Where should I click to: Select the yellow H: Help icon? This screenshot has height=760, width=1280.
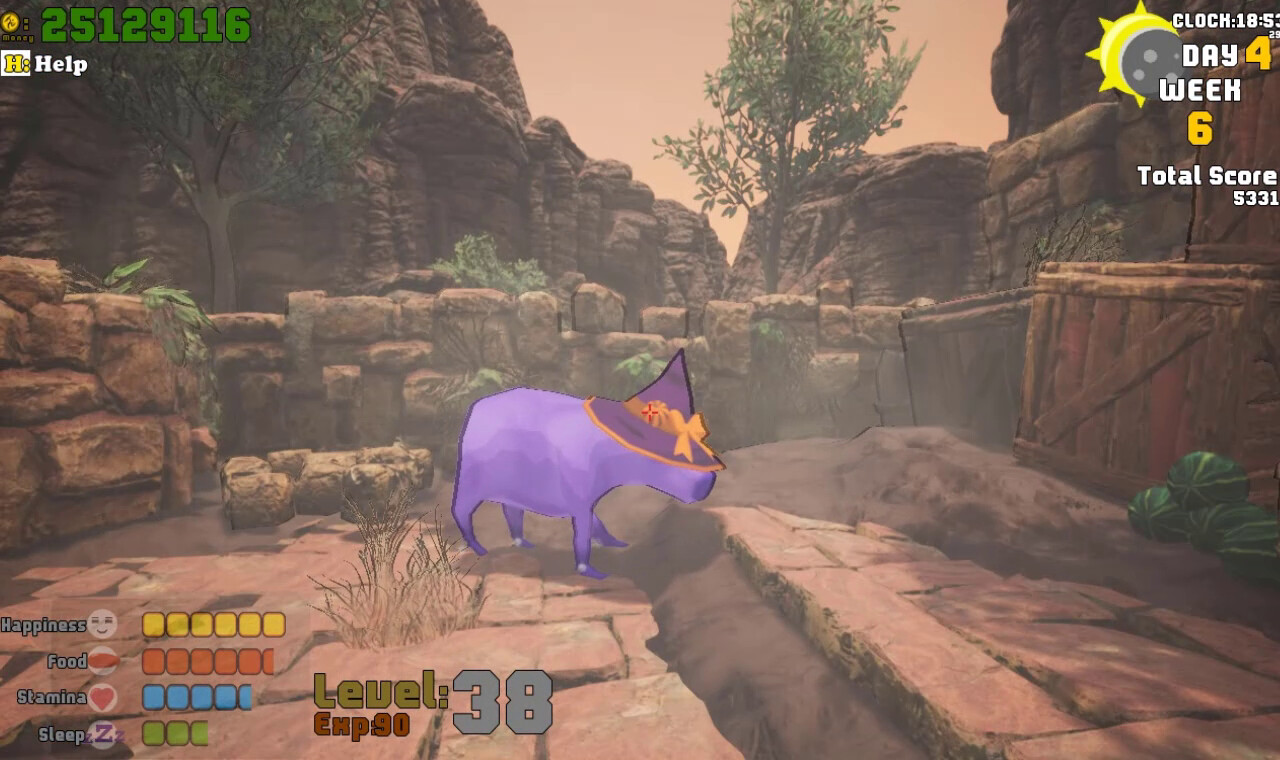[x=14, y=65]
